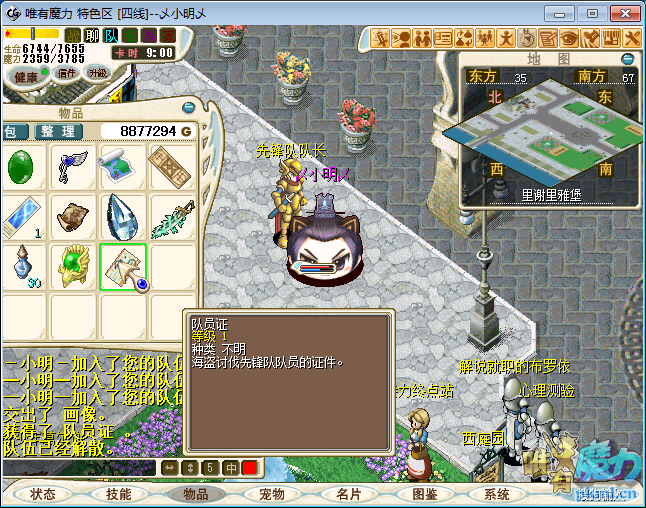Select the golden emblem with green gem
646x508 pixels.
click(x=73, y=266)
